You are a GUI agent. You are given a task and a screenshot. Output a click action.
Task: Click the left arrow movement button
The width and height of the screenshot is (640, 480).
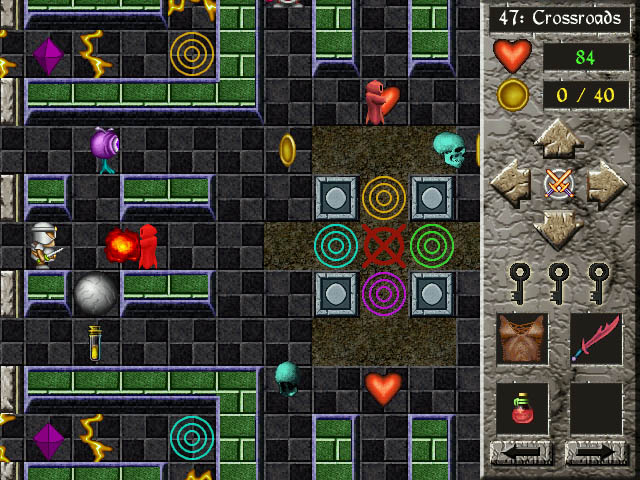pyautogui.click(x=512, y=183)
